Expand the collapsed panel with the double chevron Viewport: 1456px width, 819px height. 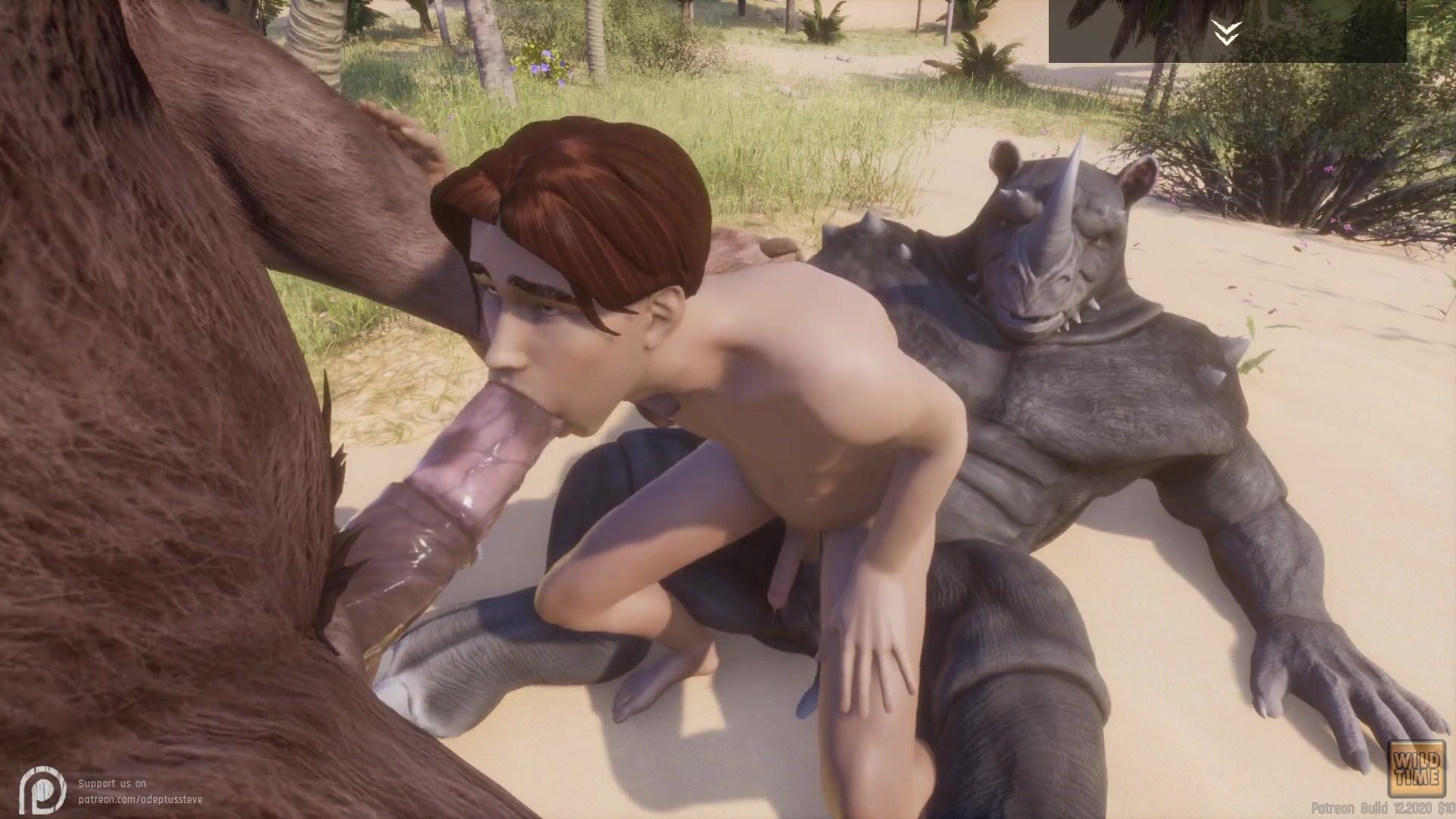pyautogui.click(x=1225, y=33)
